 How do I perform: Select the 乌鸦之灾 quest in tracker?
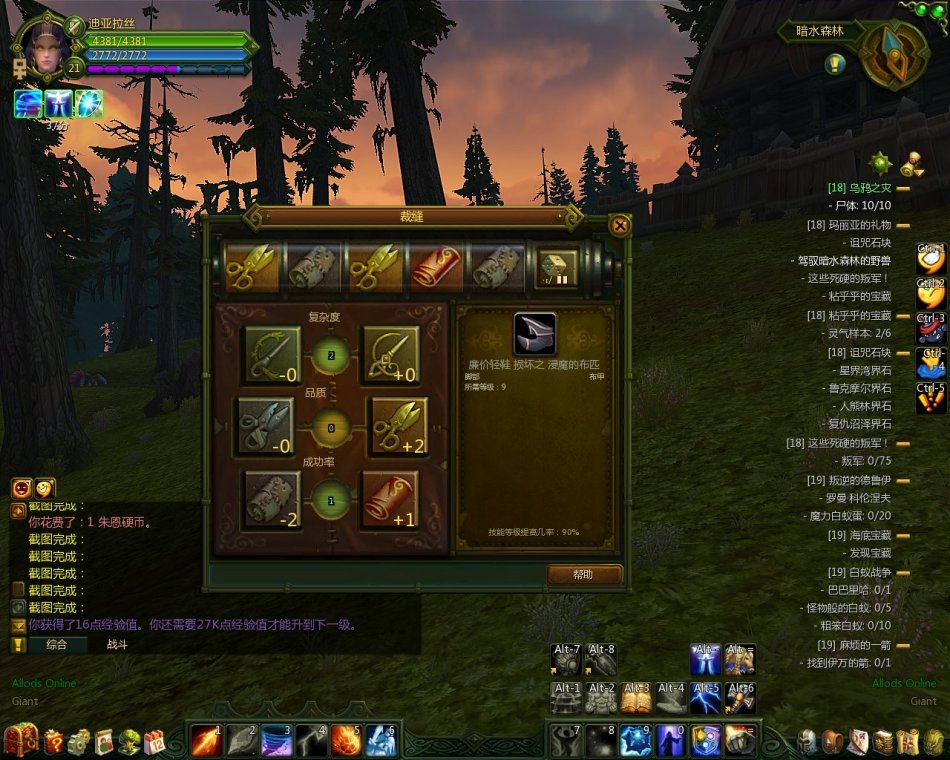[x=858, y=187]
